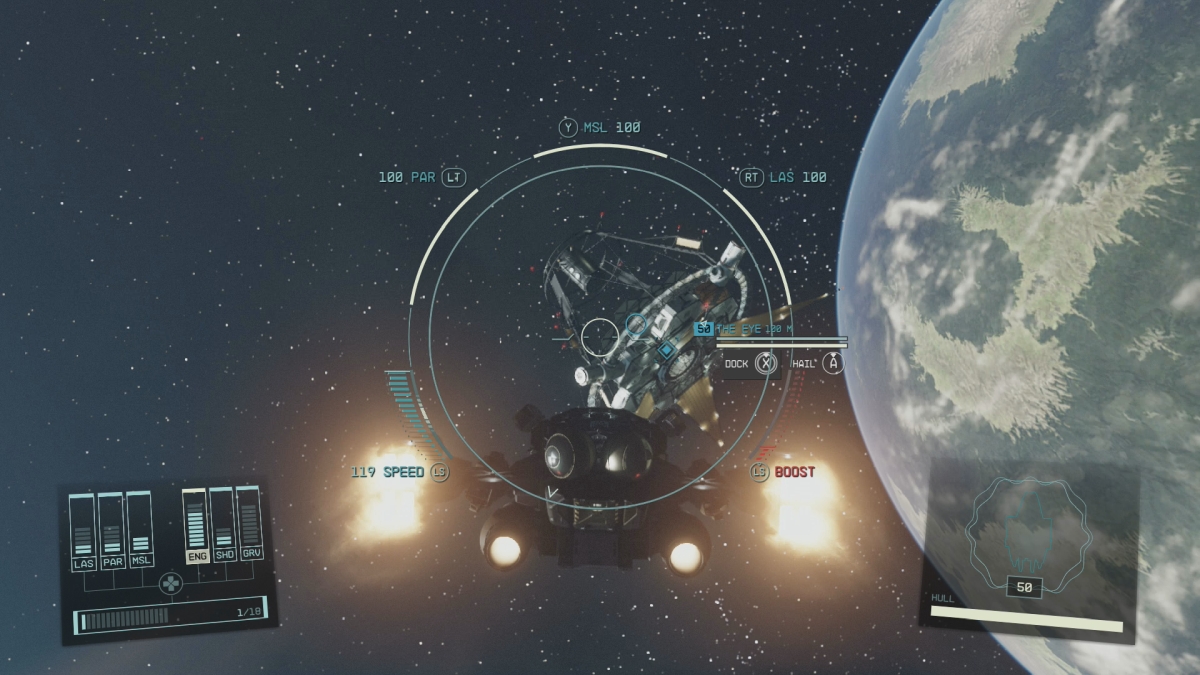The image size is (1200, 675).
Task: Select the LAS power allocation column
Action: point(84,530)
